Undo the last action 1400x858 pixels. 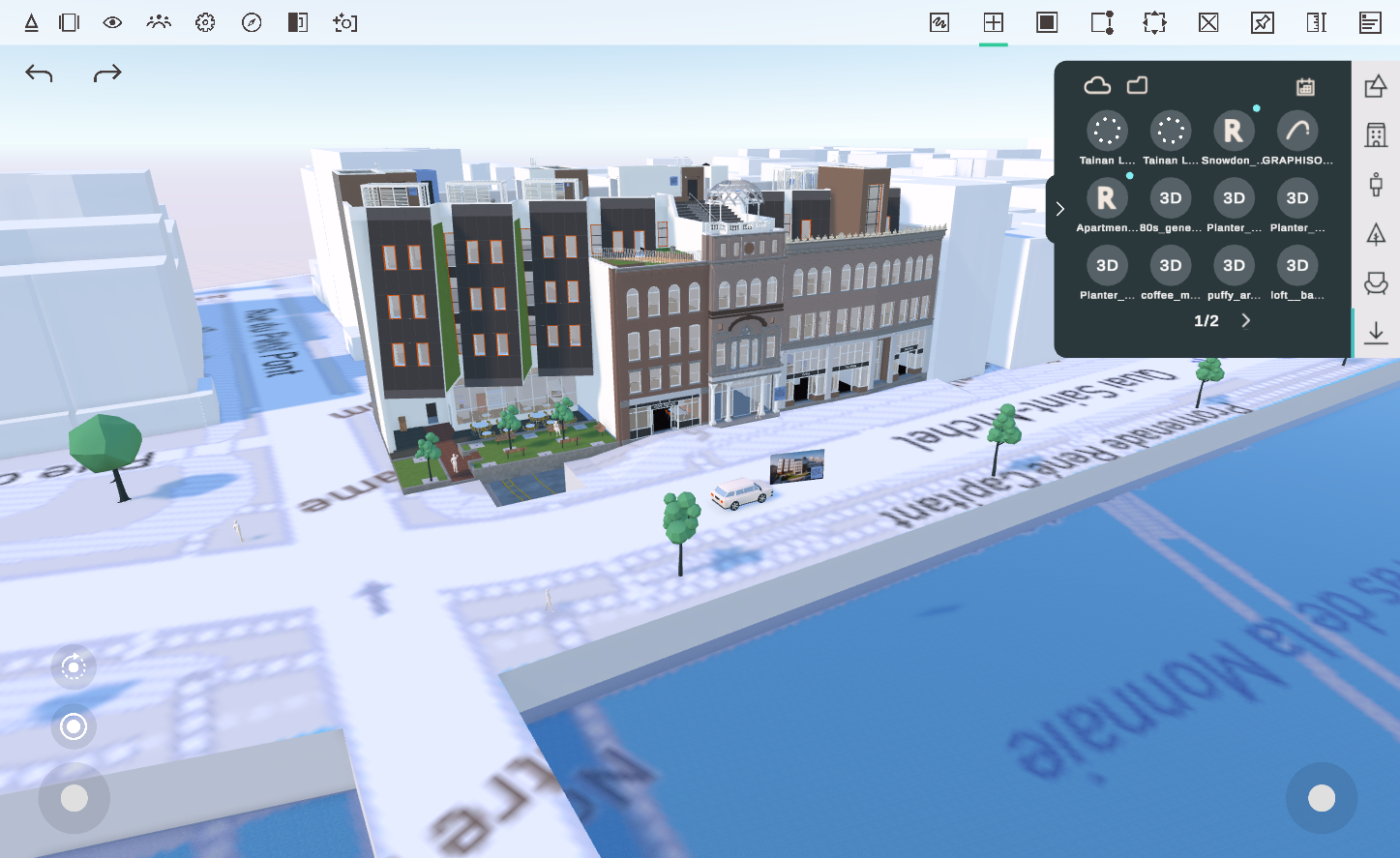[x=39, y=72]
